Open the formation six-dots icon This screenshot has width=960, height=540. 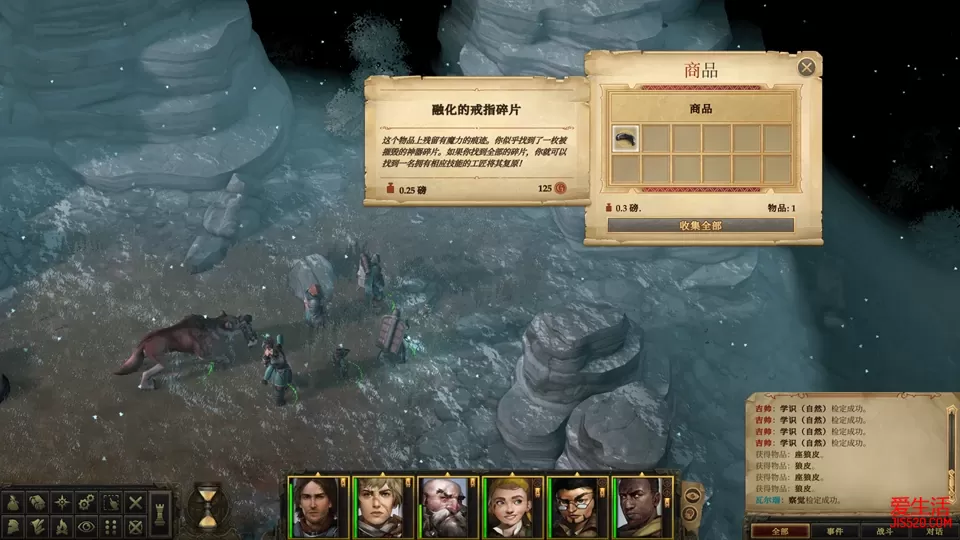112,526
